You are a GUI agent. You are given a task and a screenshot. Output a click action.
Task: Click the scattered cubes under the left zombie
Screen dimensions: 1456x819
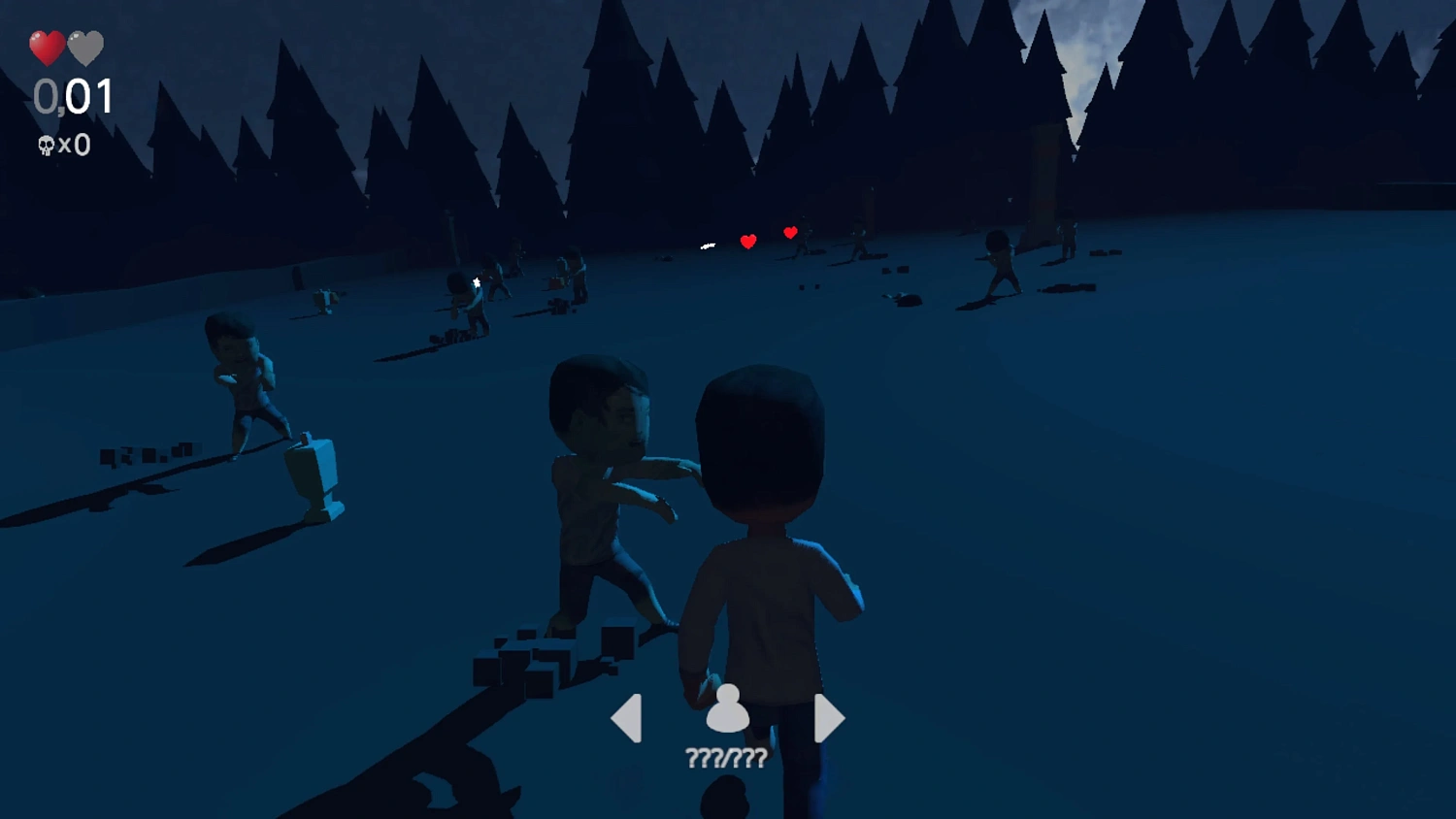(x=146, y=454)
